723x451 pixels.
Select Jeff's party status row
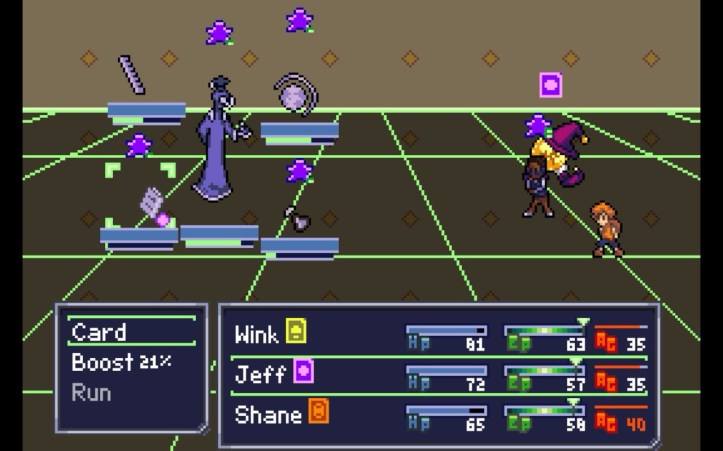[x=438, y=374]
